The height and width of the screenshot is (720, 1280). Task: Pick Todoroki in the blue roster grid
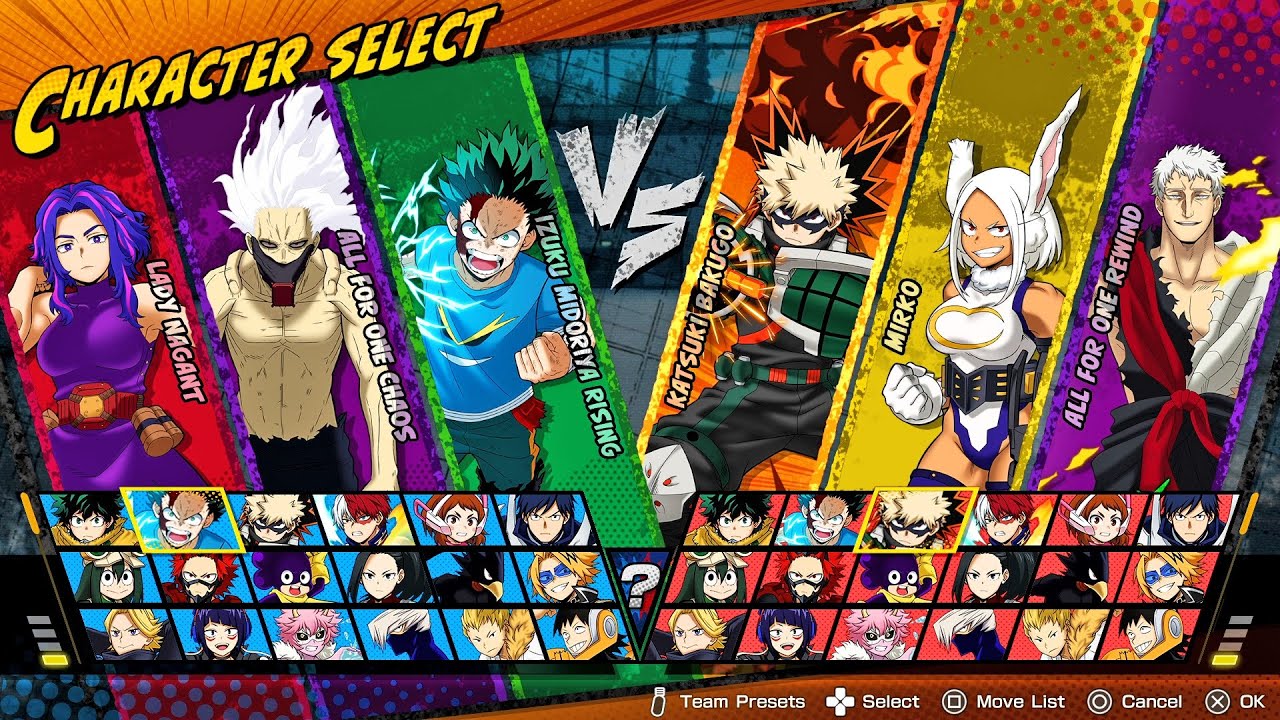(x=360, y=520)
